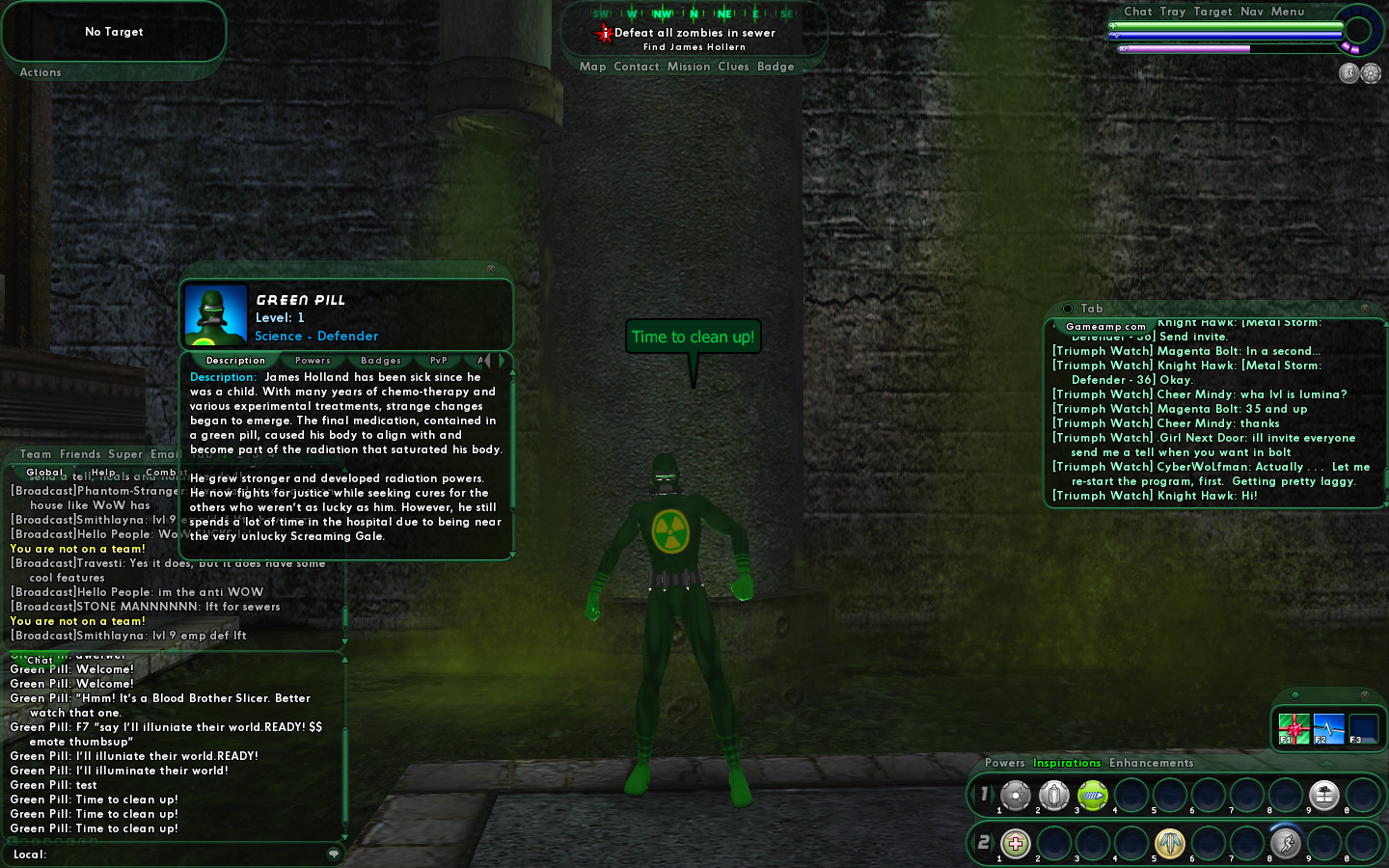Toggle the Nav window from the status bar
This screenshot has width=1389, height=868.
click(x=1251, y=12)
